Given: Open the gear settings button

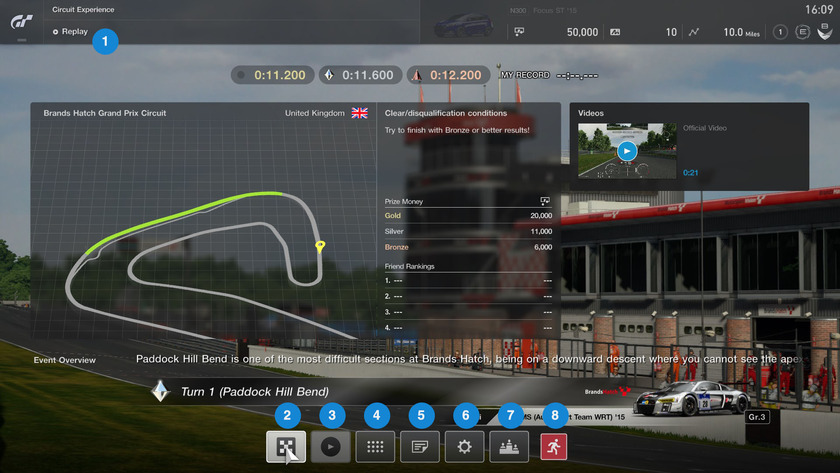Looking at the screenshot, I should click(x=464, y=446).
